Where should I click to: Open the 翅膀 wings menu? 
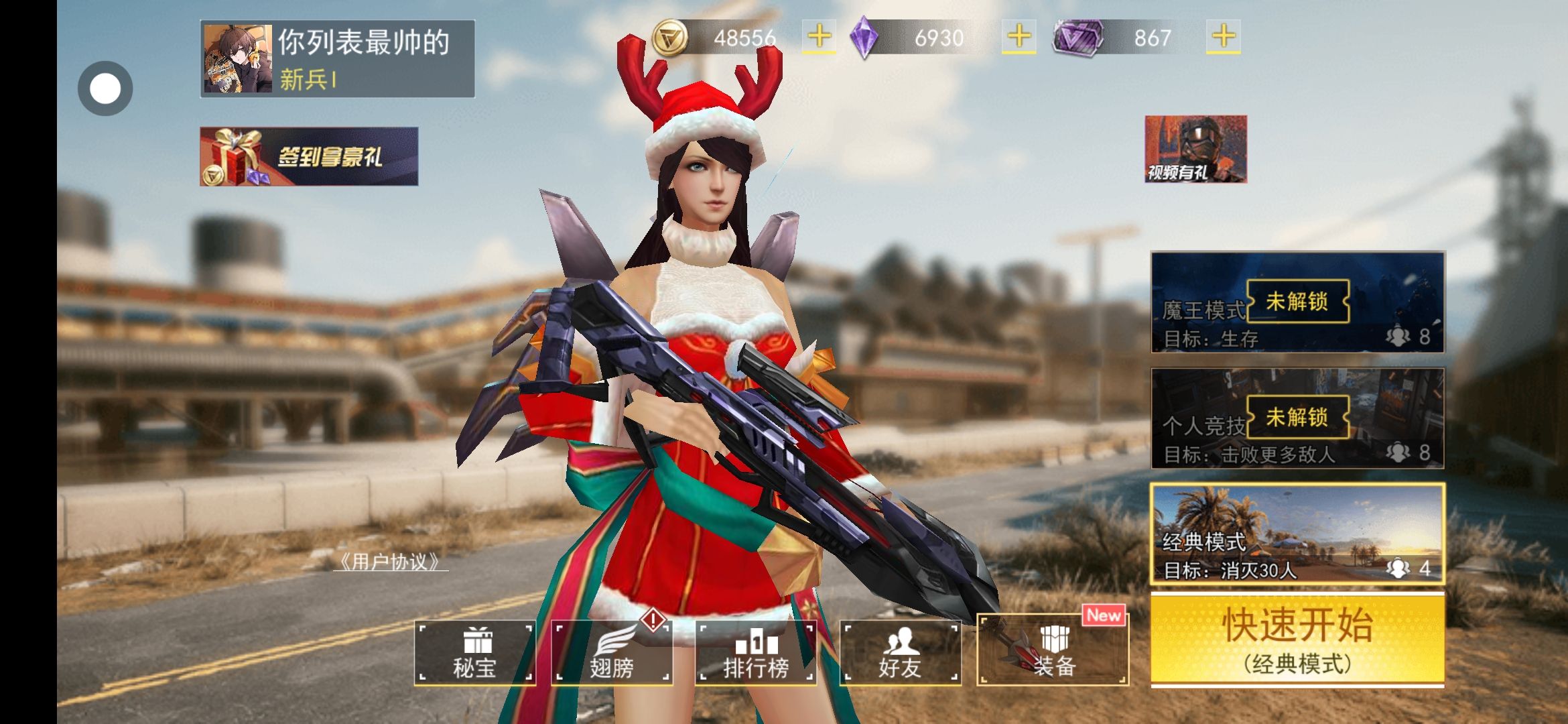tap(611, 653)
